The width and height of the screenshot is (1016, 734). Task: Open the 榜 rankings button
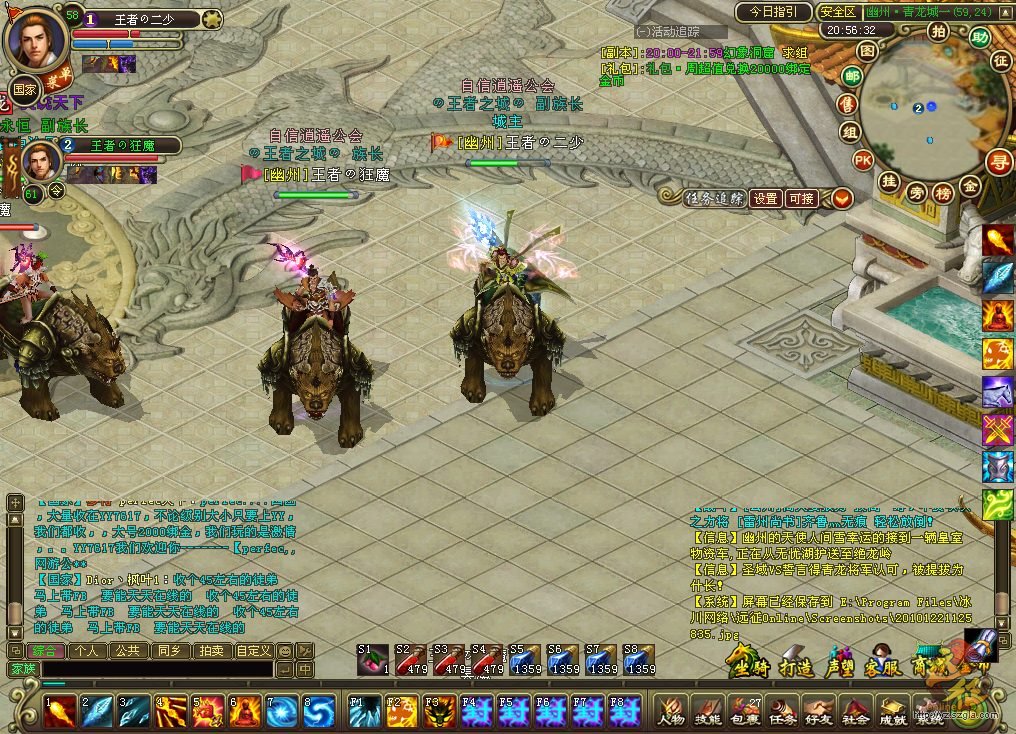942,192
